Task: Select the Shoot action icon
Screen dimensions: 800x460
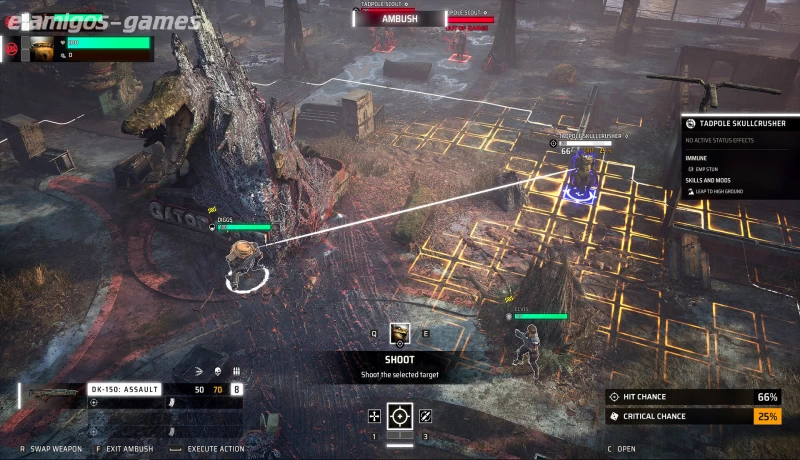Action: coord(400,415)
